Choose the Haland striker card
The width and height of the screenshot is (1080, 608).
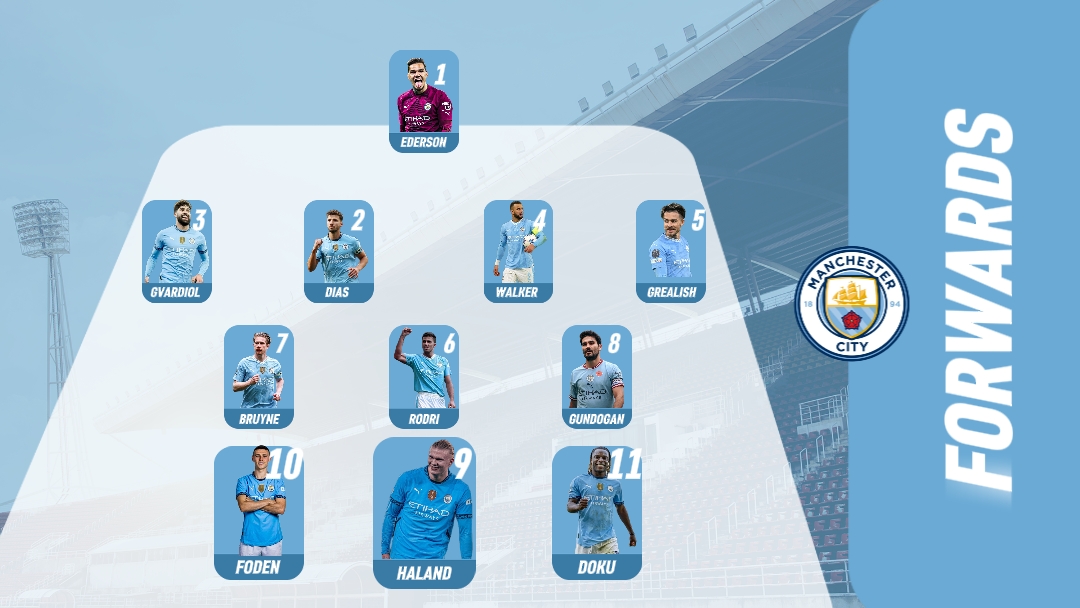point(424,512)
